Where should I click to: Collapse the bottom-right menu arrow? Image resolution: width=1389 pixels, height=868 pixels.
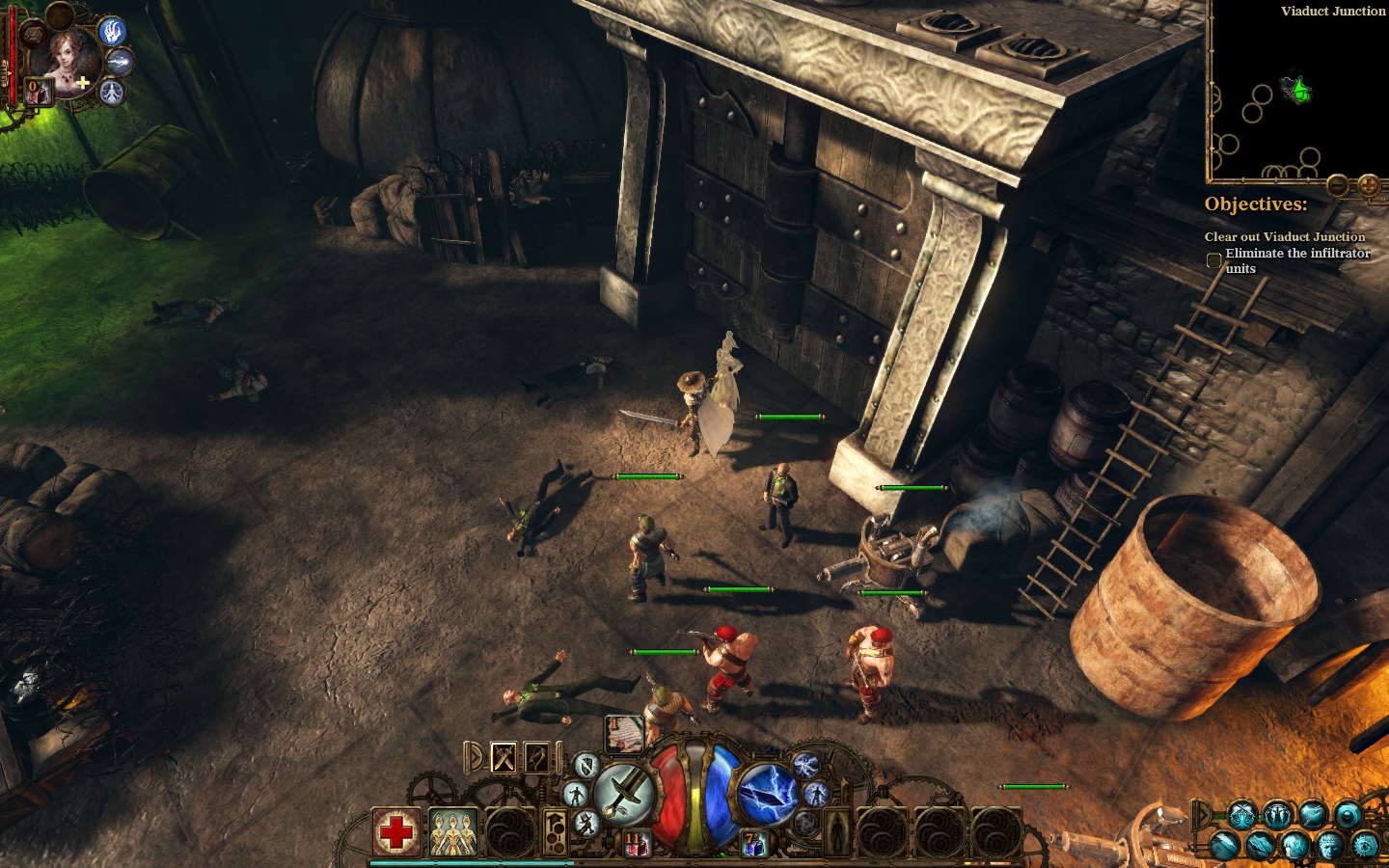[1201, 815]
